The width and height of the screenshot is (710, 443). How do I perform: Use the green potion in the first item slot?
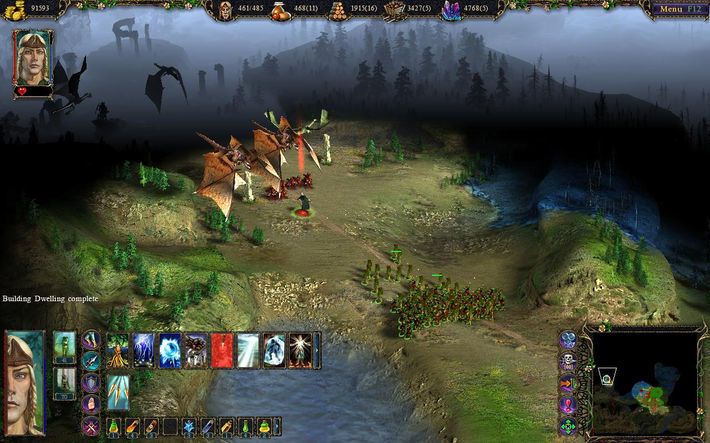tap(115, 427)
